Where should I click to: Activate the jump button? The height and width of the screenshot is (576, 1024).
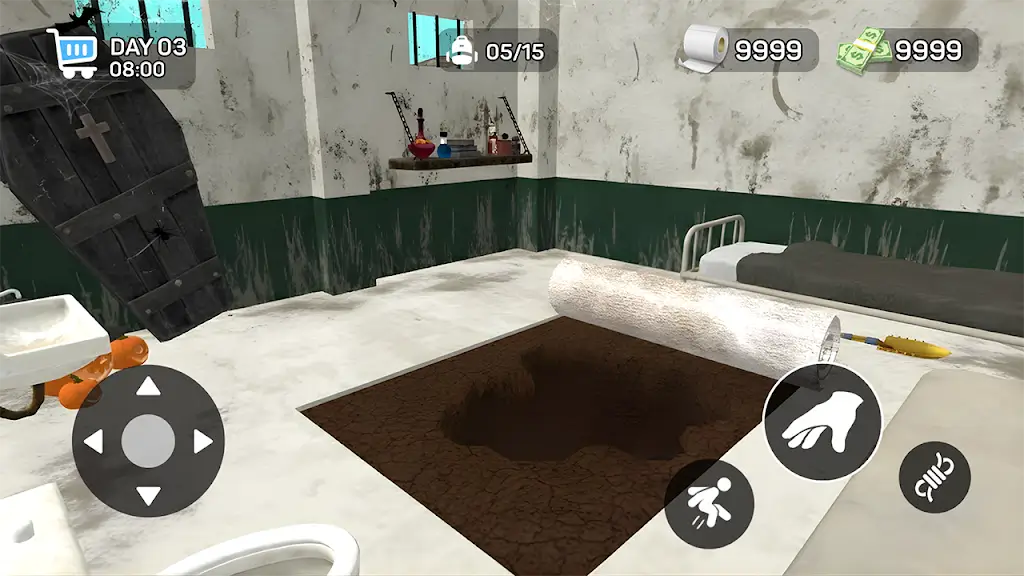pos(709,504)
